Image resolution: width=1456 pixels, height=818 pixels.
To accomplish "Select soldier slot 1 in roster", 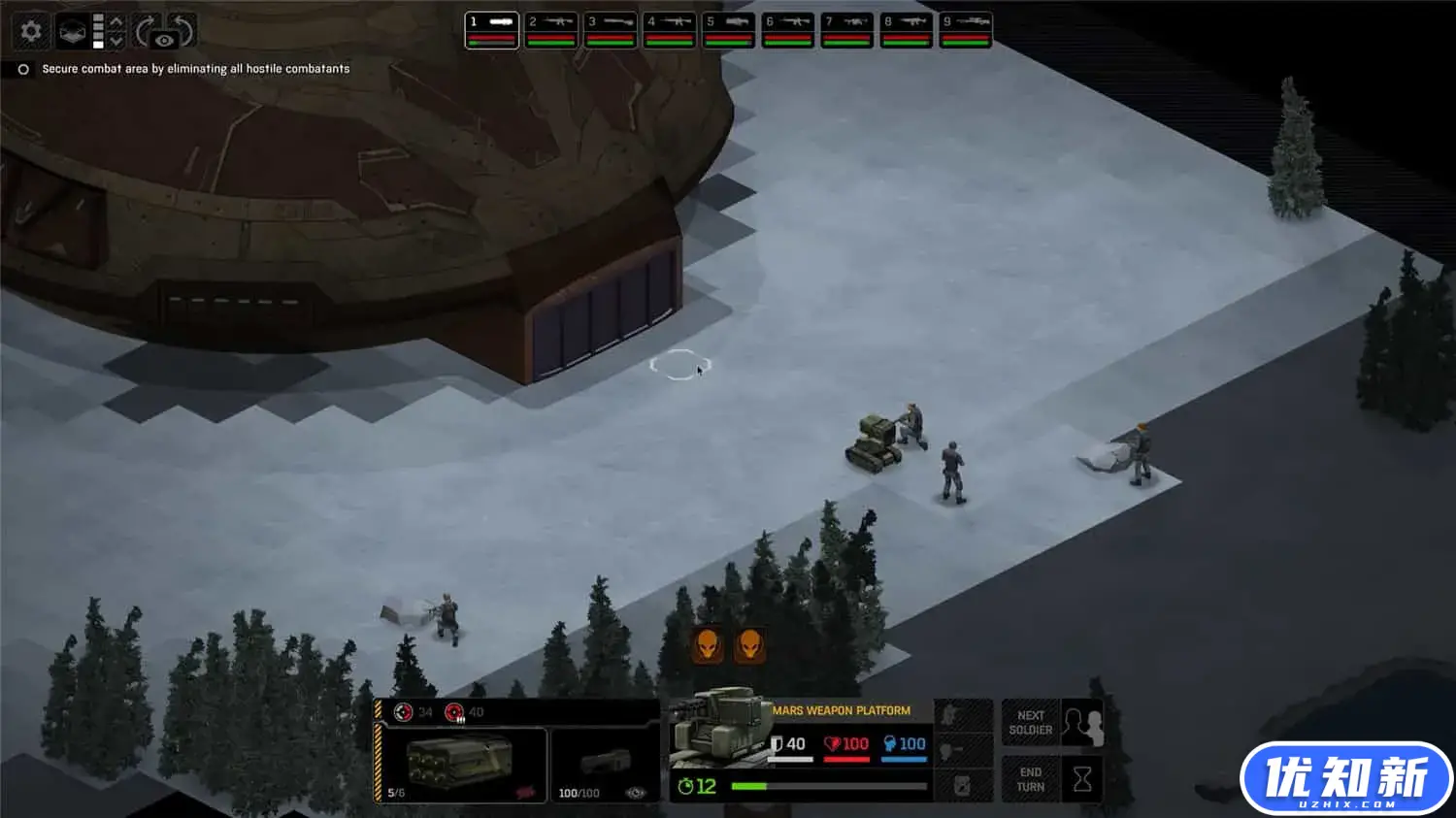I will (x=492, y=29).
